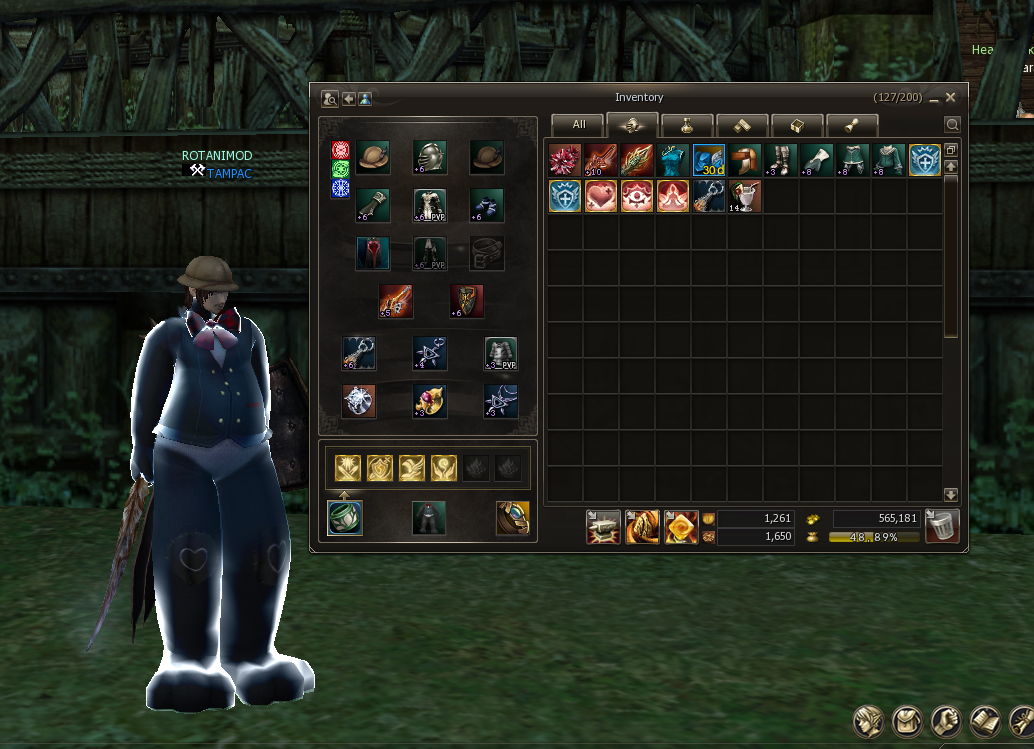This screenshot has width=1034, height=749.
Task: Open the character menu with elf head icon
Action: pos(868,720)
